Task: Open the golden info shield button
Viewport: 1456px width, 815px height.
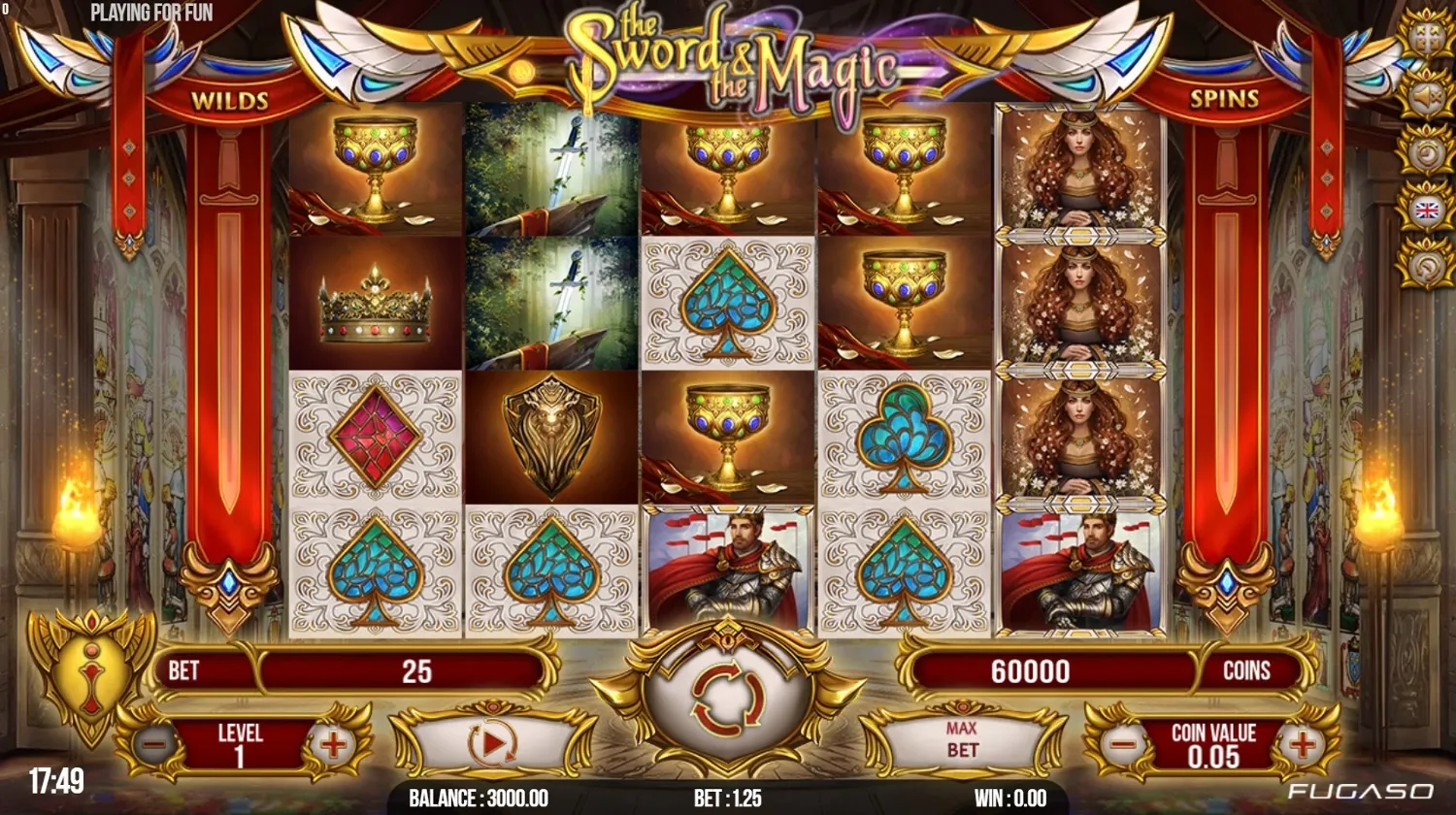Action: tap(91, 668)
